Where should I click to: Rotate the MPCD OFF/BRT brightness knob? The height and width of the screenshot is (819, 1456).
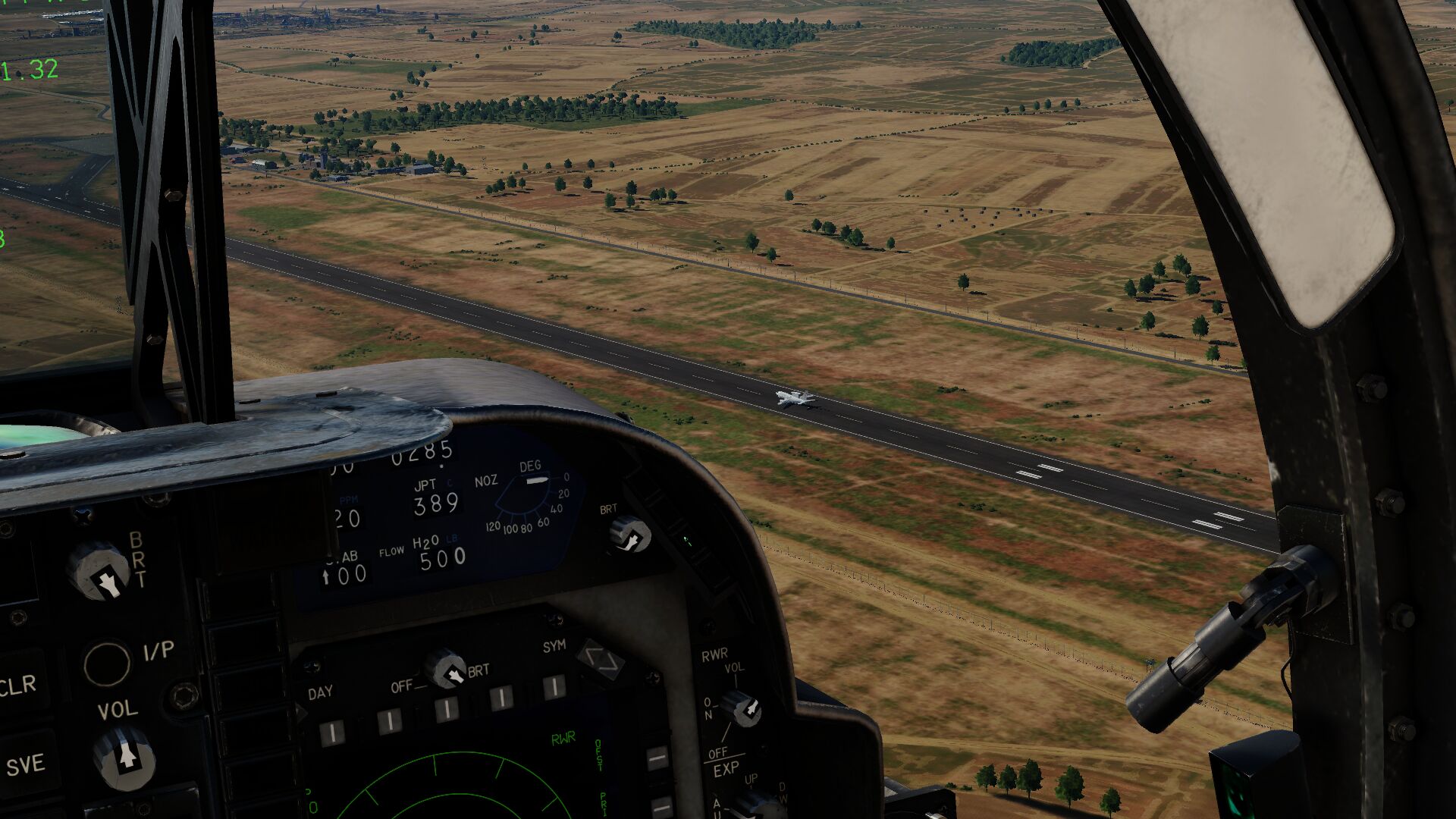[x=446, y=669]
